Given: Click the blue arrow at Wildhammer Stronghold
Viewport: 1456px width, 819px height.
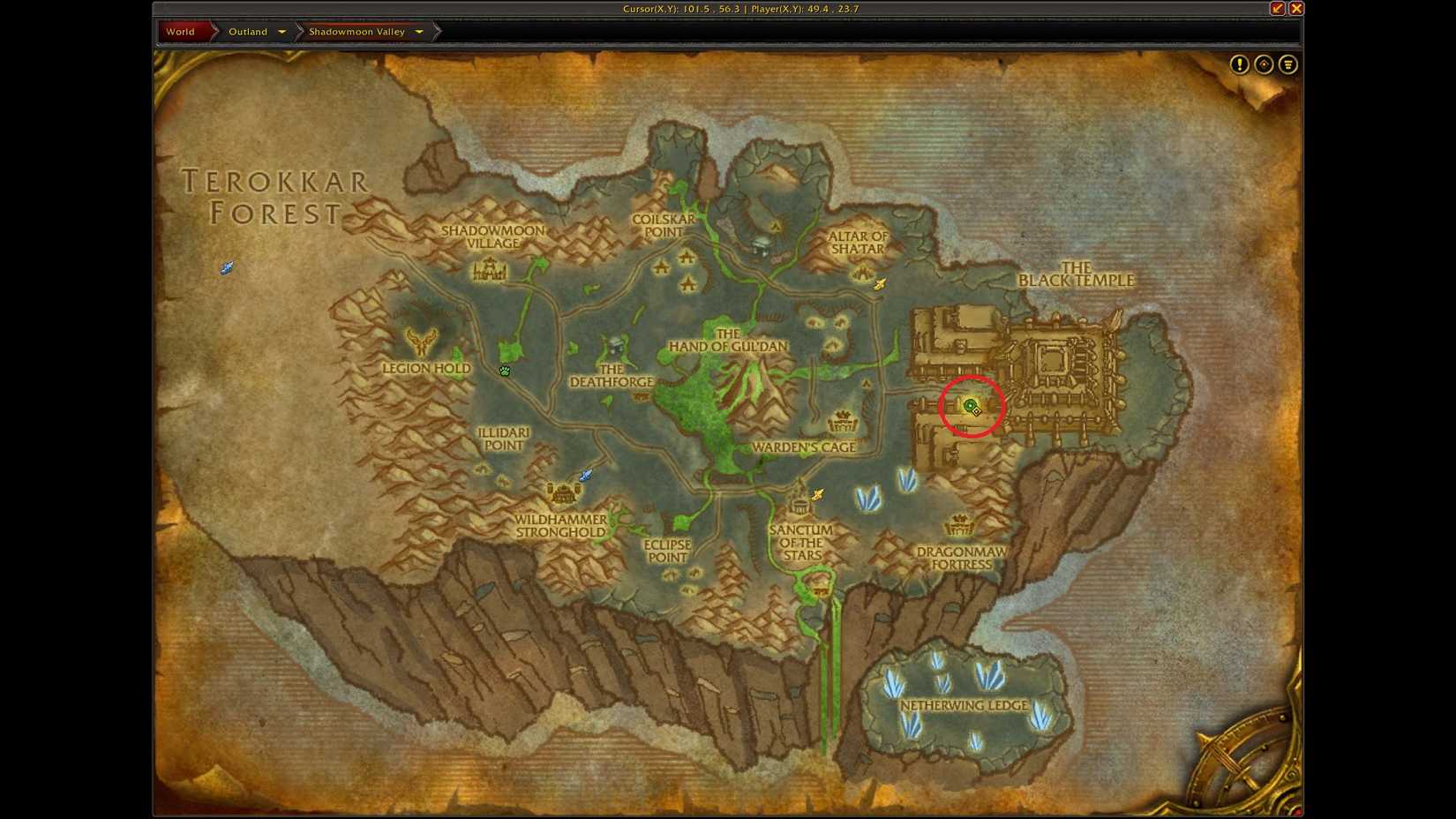Looking at the screenshot, I should click(x=585, y=475).
